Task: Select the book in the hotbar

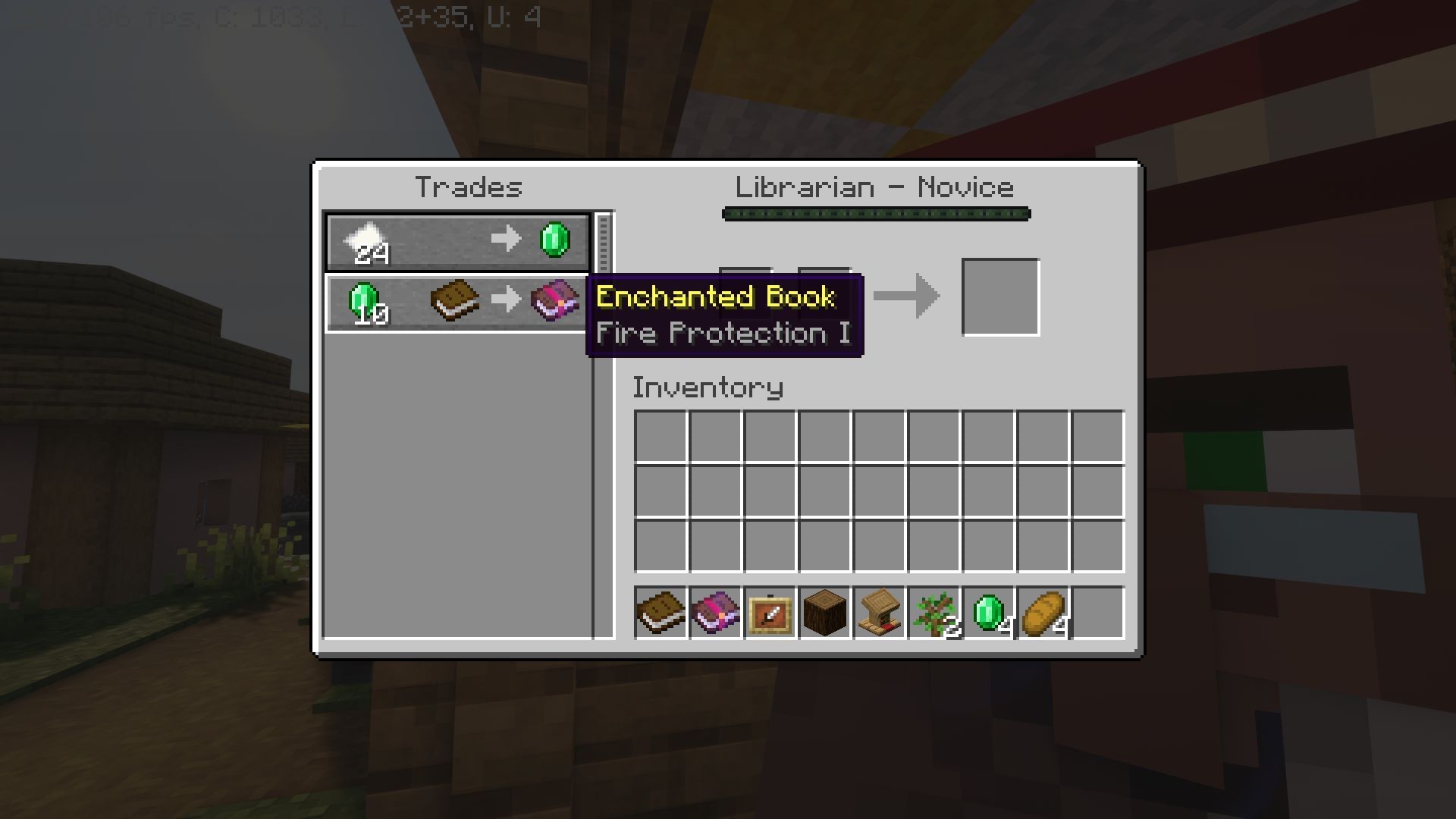Action: point(660,614)
